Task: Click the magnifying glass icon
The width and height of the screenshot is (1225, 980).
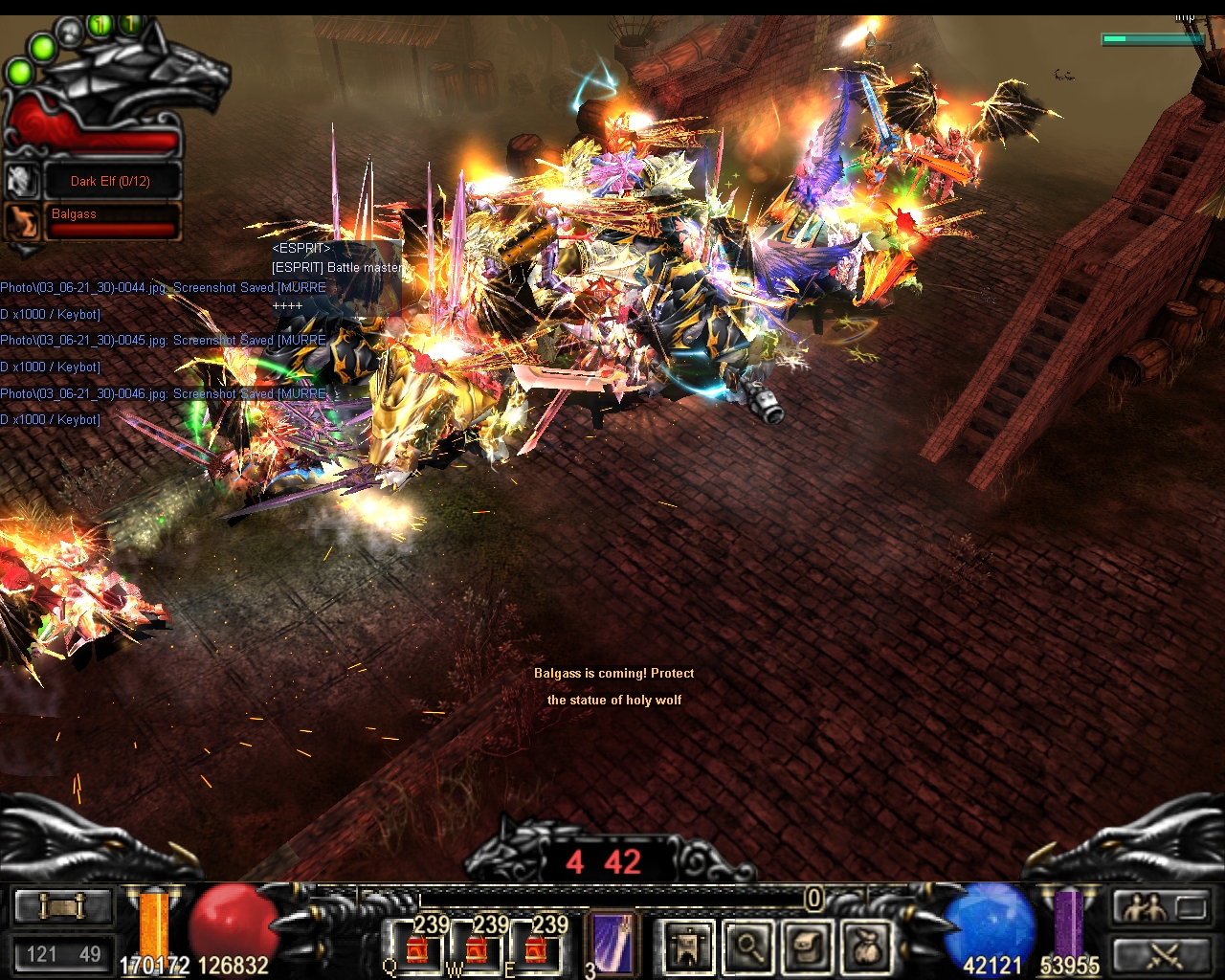Action: coord(748,947)
